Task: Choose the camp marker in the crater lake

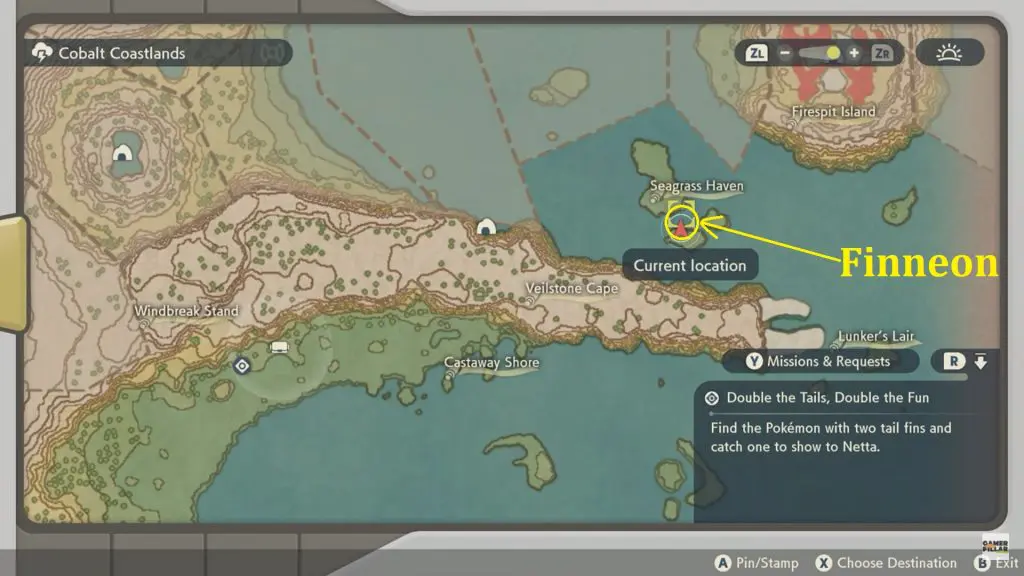Action: [123, 153]
